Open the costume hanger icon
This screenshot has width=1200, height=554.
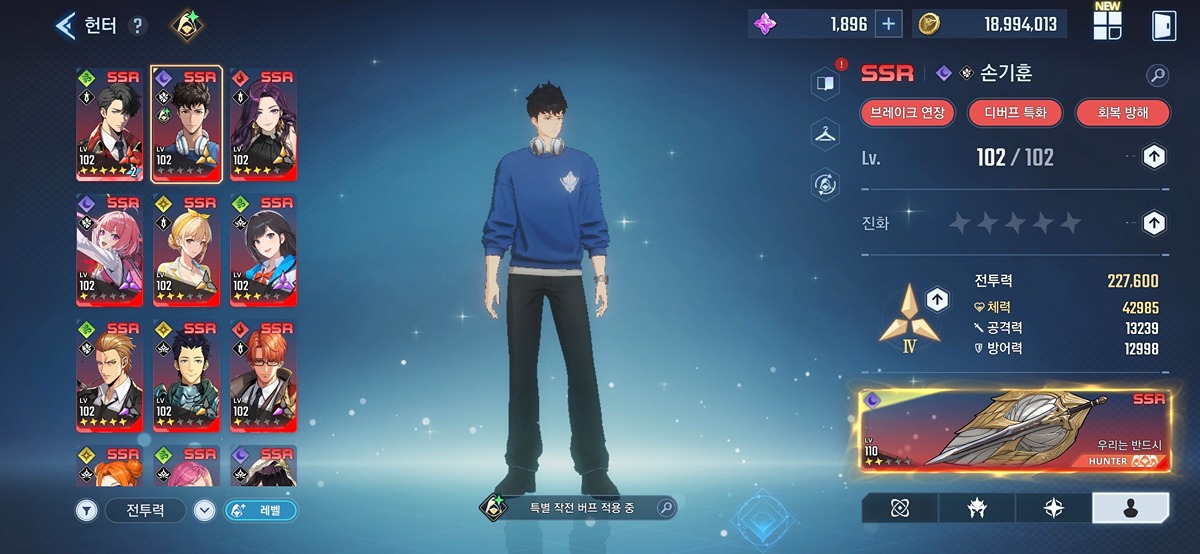[x=825, y=133]
